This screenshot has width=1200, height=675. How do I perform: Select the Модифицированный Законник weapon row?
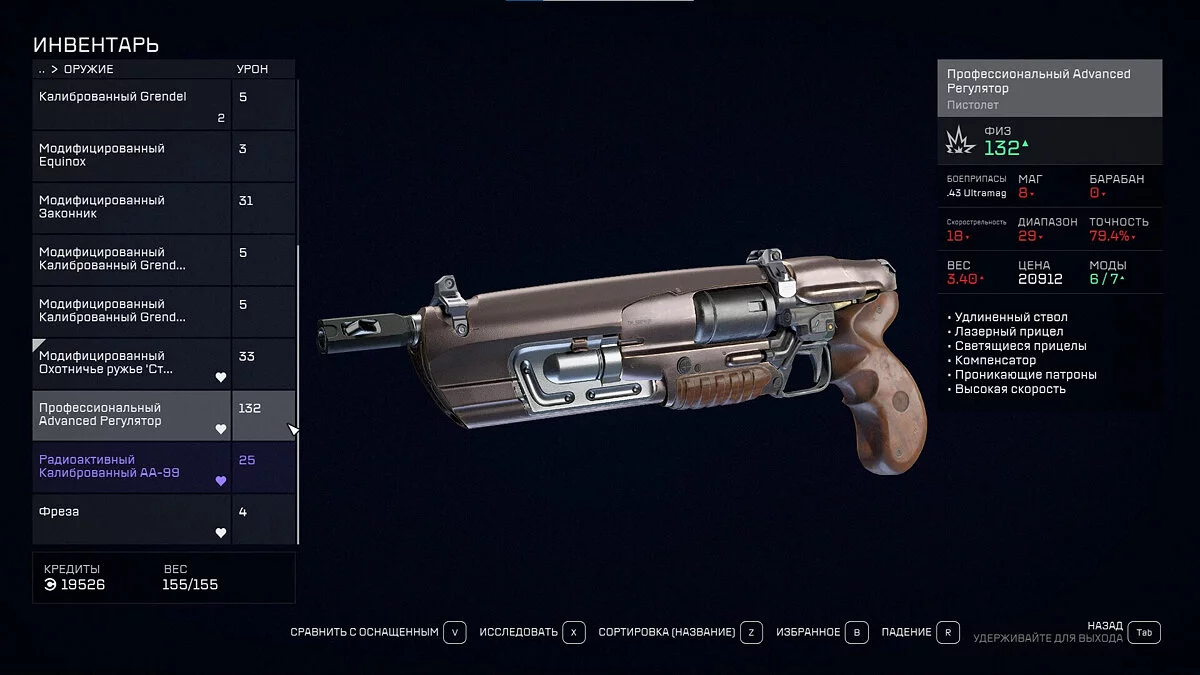click(133, 208)
